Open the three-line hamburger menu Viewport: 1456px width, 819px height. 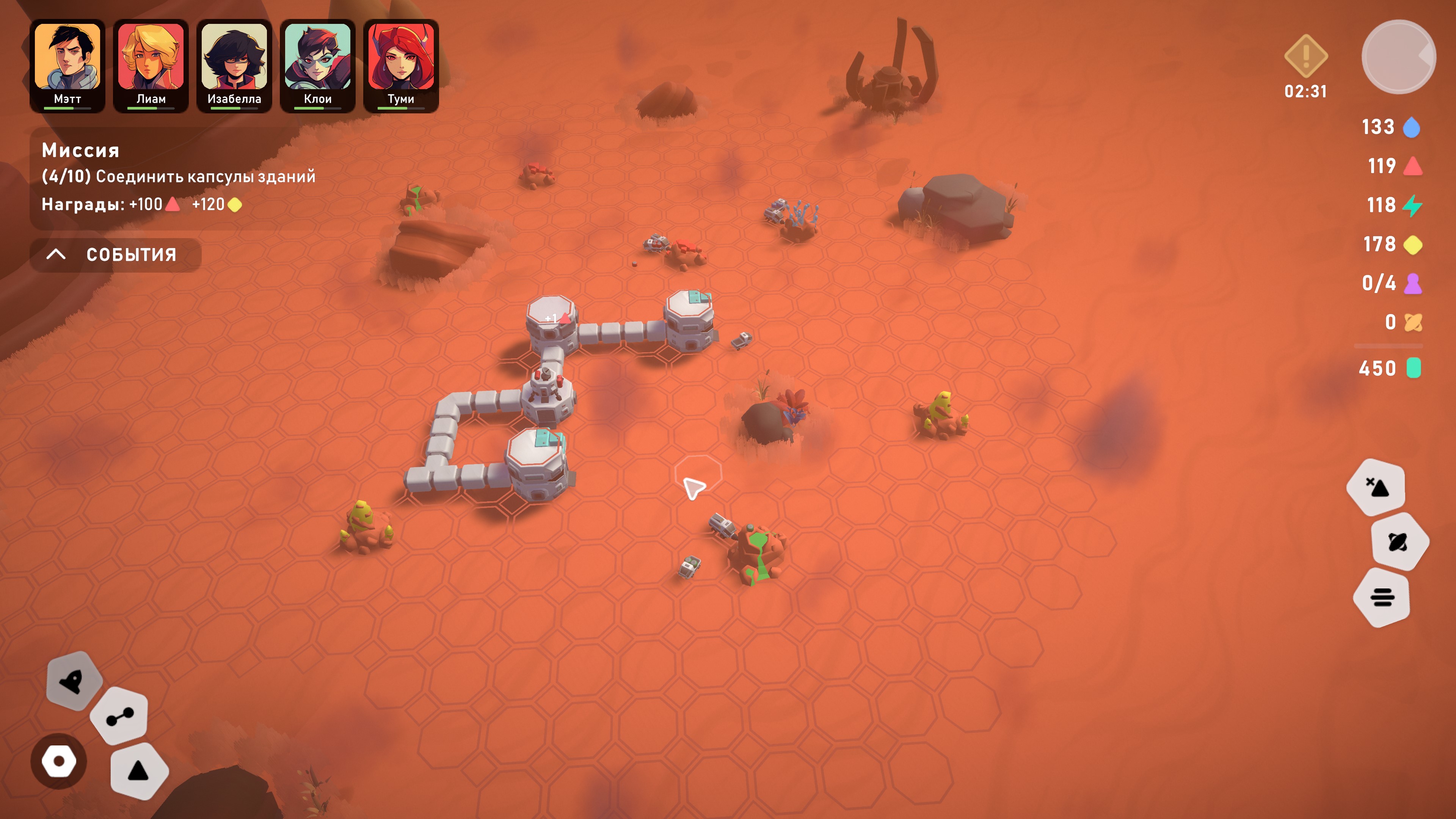(1382, 597)
